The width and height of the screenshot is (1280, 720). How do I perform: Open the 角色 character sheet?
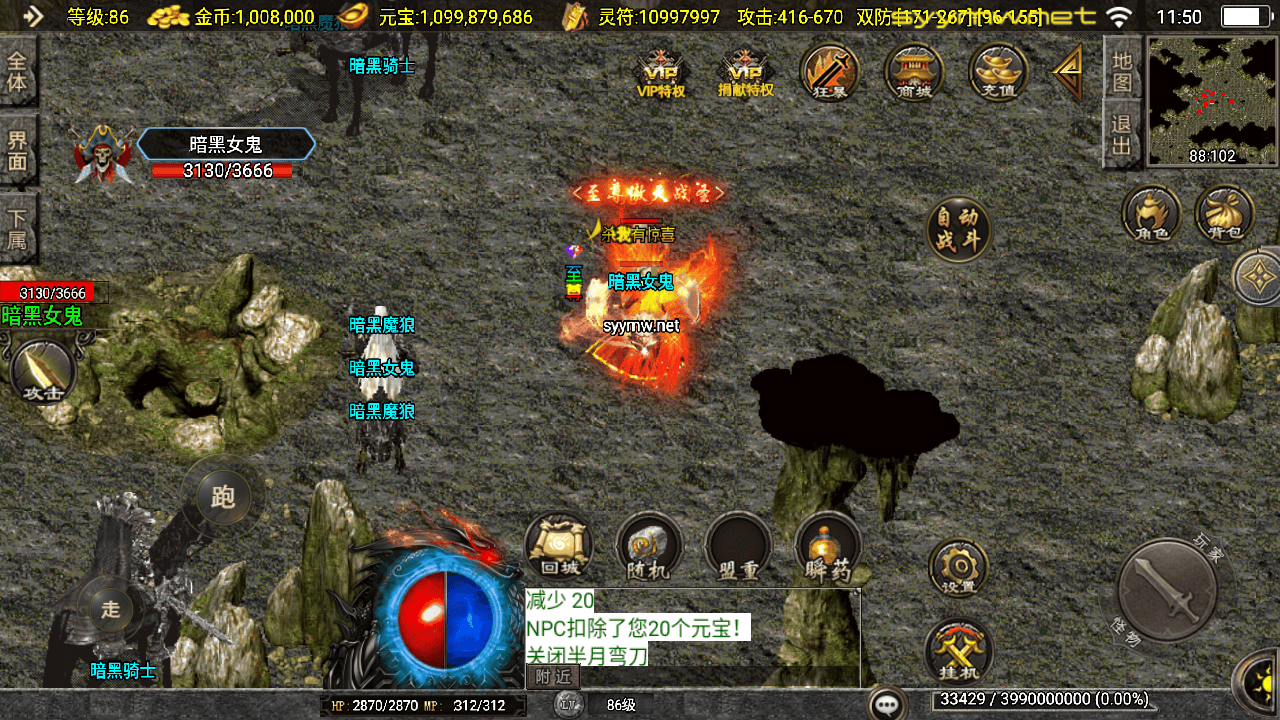pos(1151,214)
